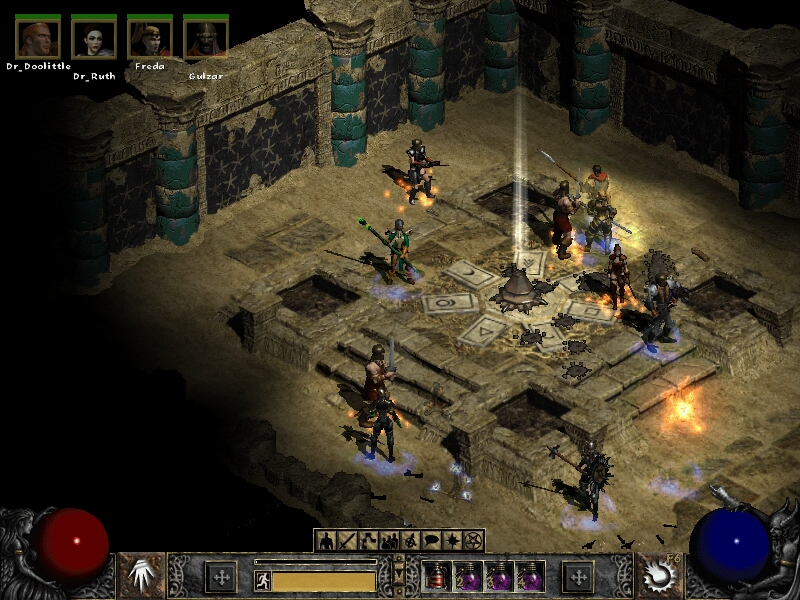Select Dr_Doolittle's party portrait
The width and height of the screenshot is (800, 600).
coord(38,36)
